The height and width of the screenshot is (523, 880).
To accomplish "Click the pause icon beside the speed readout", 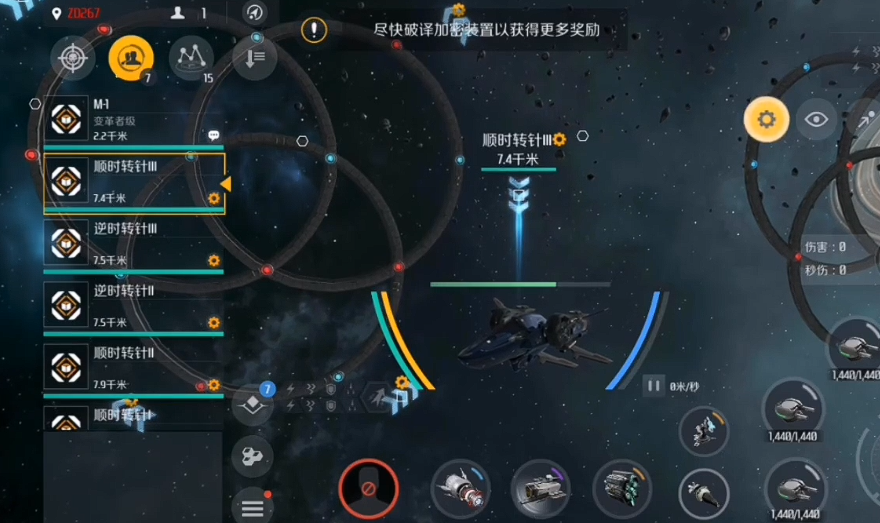I will [654, 385].
